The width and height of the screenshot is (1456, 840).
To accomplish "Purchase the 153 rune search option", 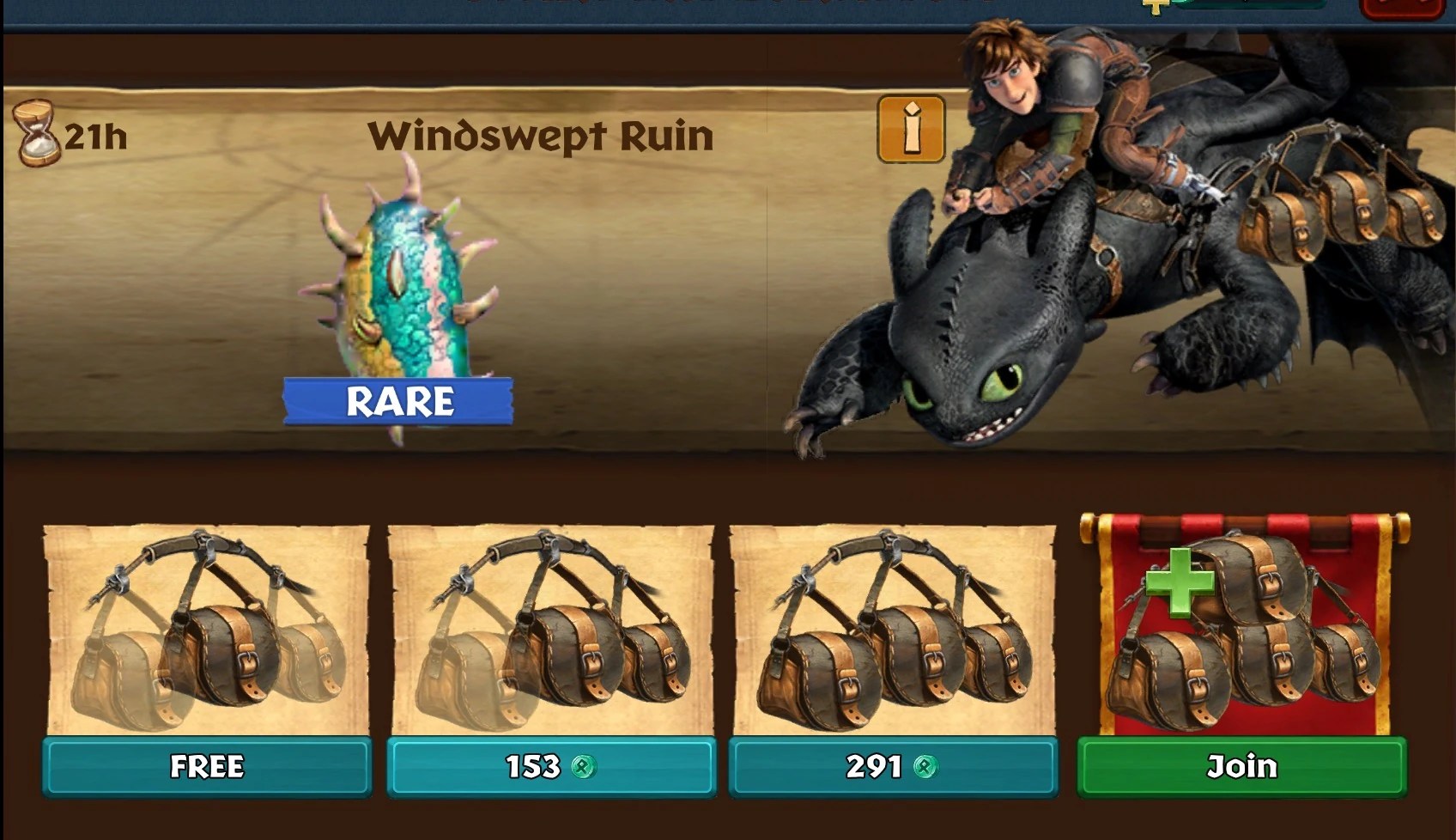I will (x=549, y=767).
